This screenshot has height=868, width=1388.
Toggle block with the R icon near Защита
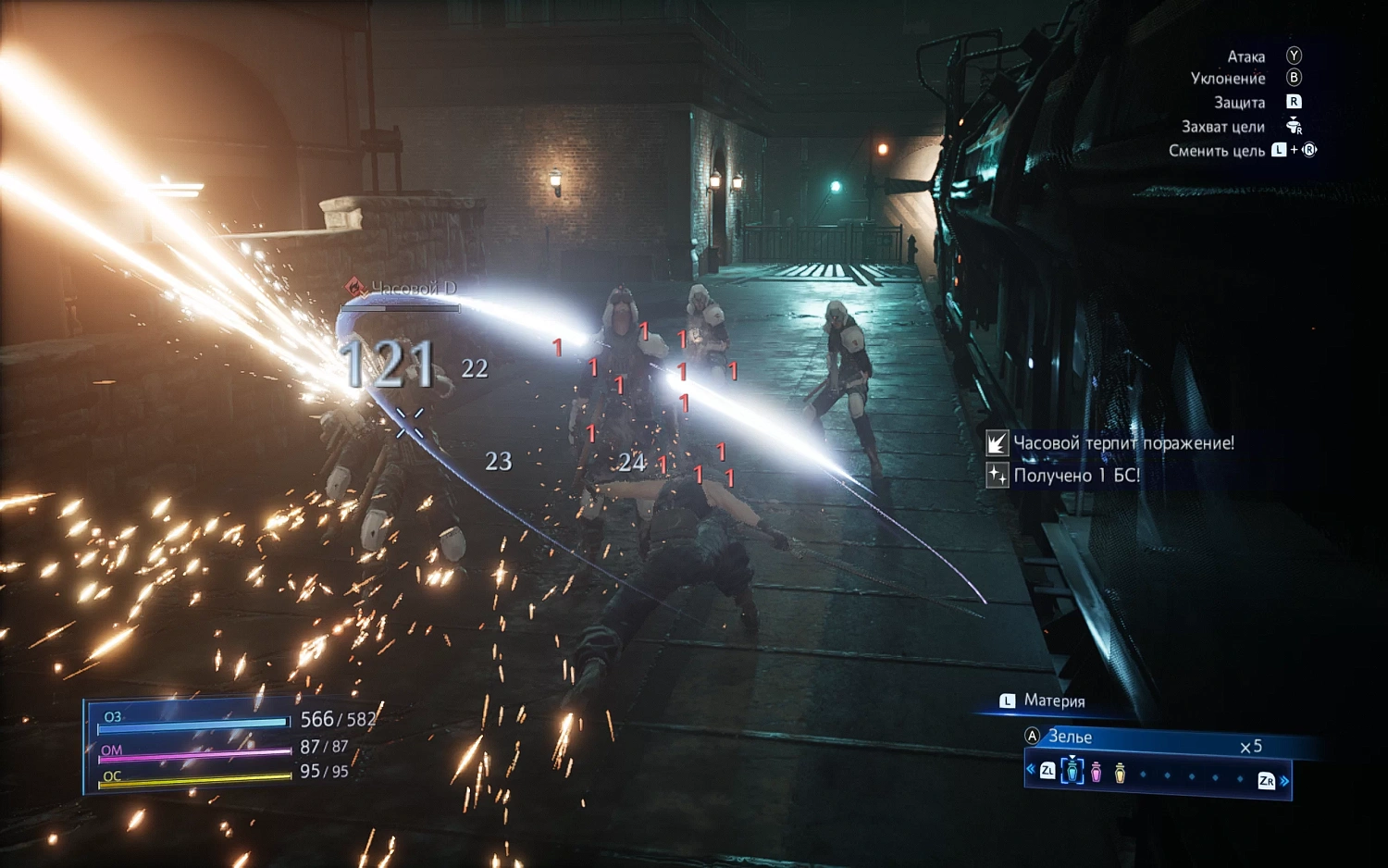coord(1295,103)
